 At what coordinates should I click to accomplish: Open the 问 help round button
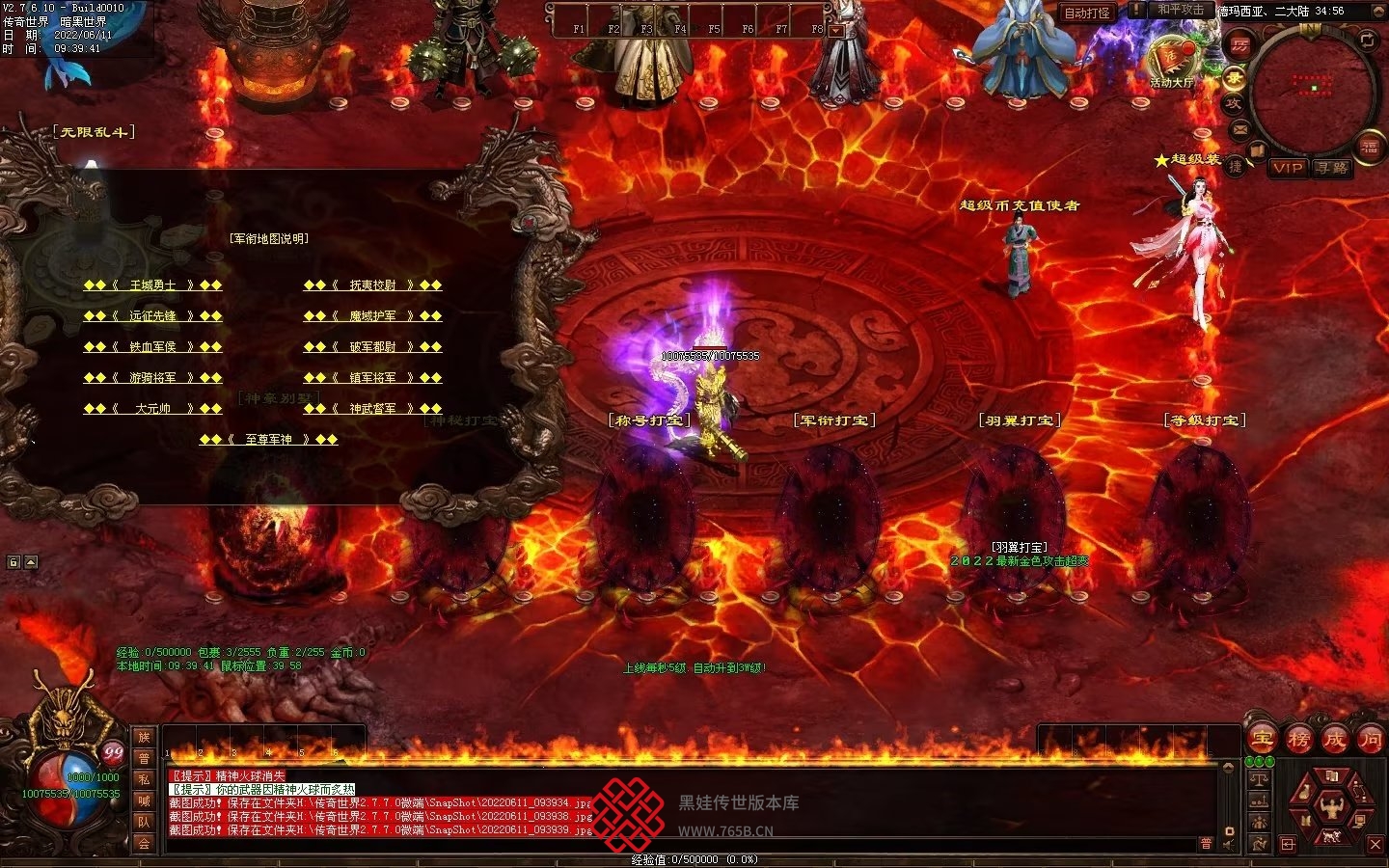pyautogui.click(x=1371, y=740)
